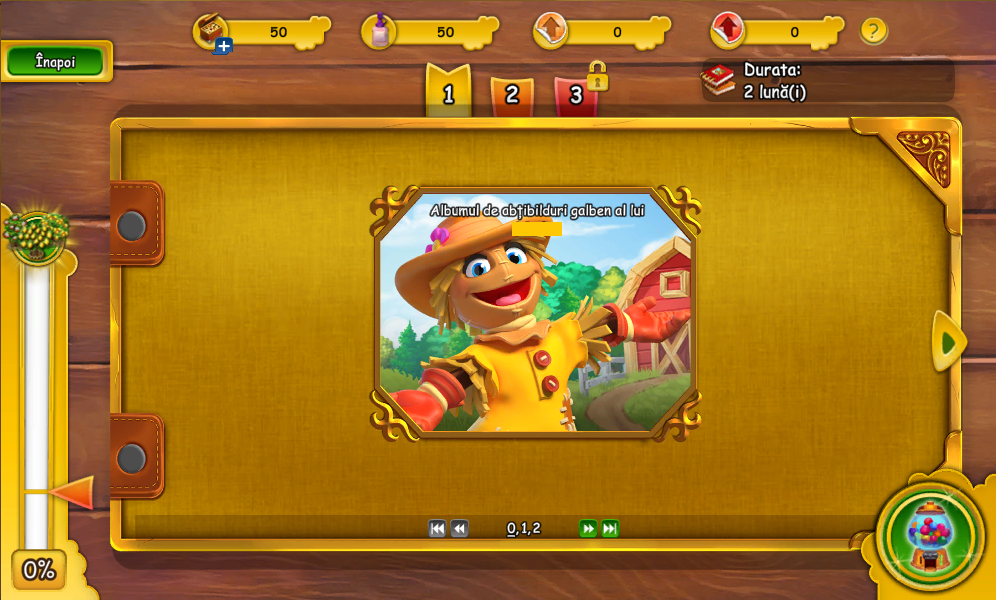Go to the previous page
The height and width of the screenshot is (600, 996).
coord(459,529)
